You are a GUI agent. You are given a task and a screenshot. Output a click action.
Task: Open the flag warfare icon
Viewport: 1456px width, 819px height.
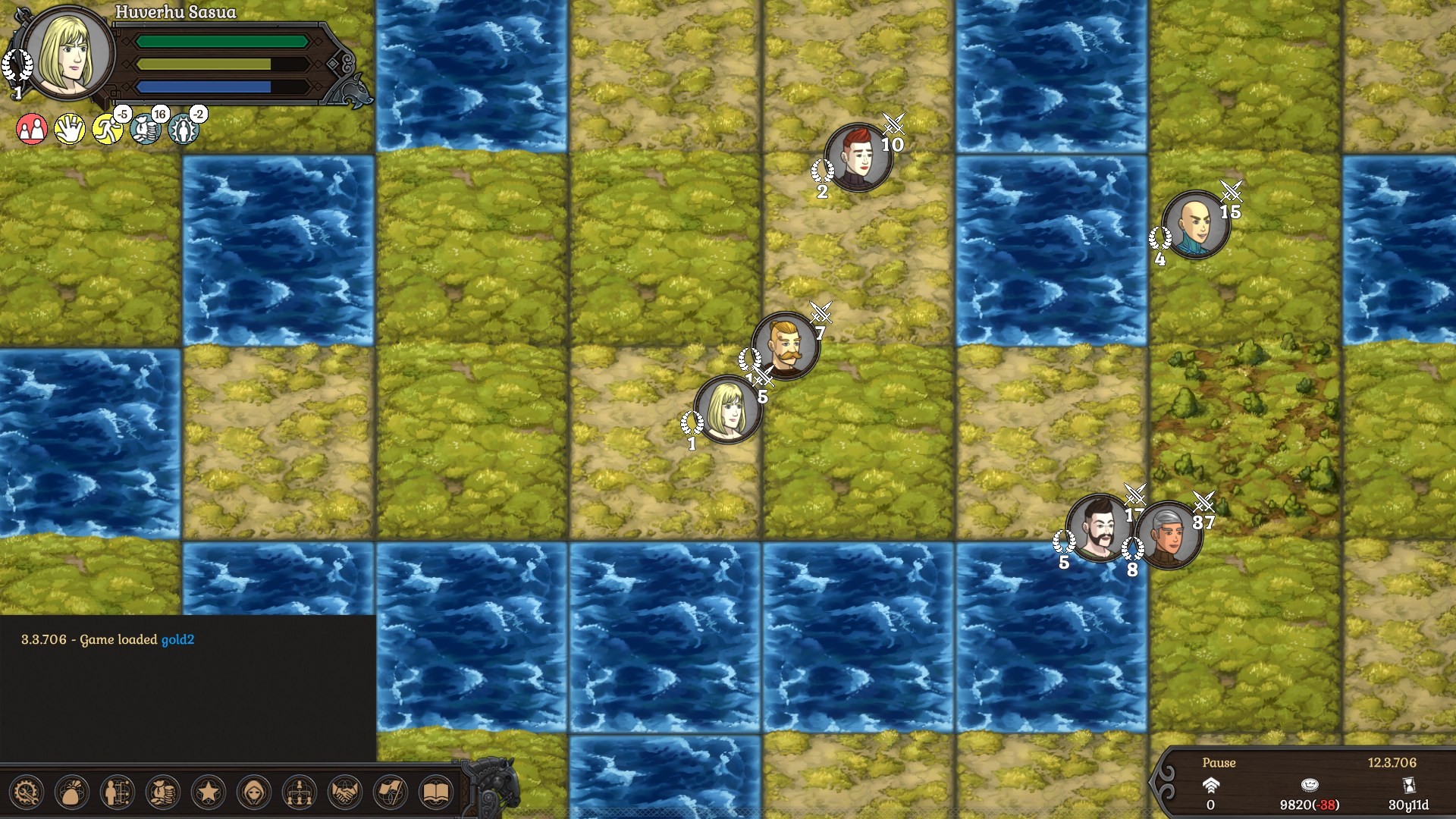[x=390, y=792]
